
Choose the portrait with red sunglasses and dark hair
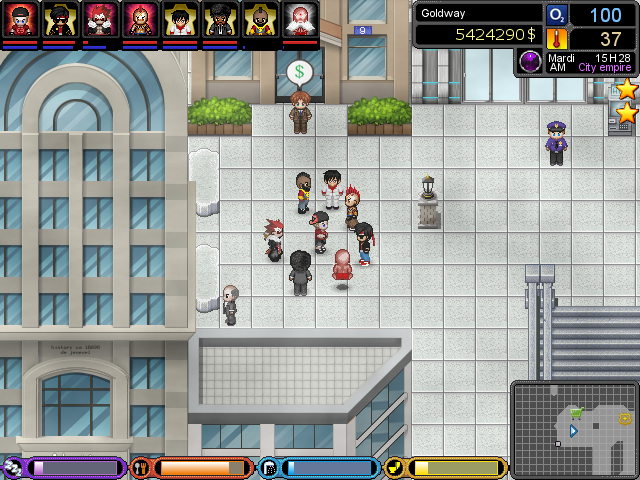click(x=60, y=19)
